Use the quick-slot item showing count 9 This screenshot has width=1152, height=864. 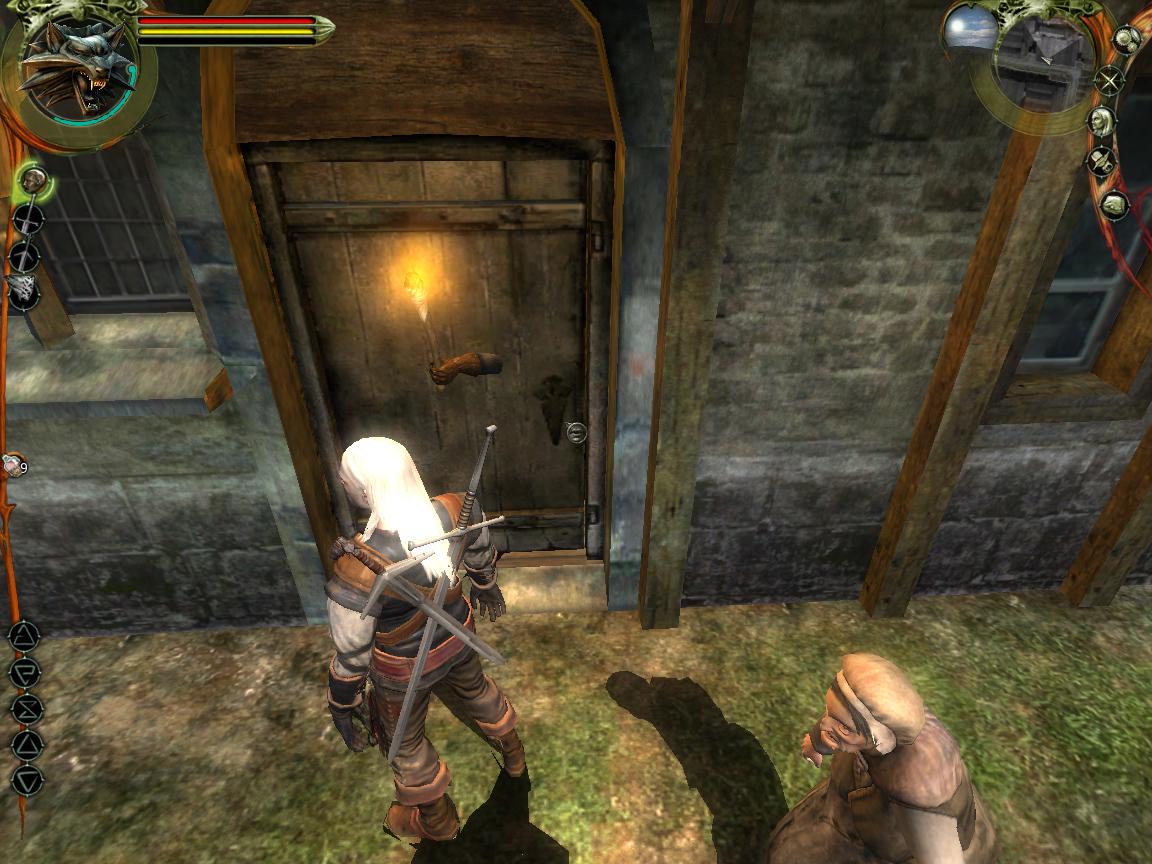(x=14, y=465)
